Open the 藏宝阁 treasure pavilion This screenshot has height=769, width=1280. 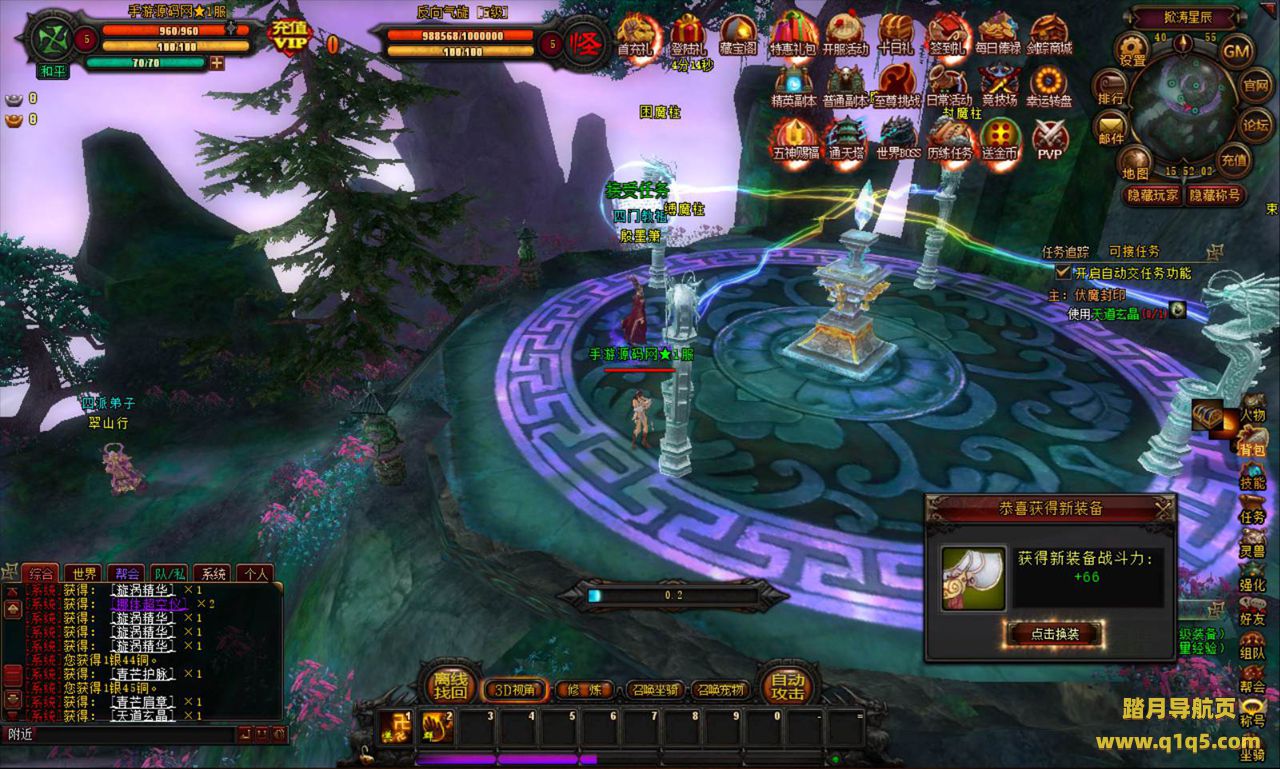tap(739, 36)
